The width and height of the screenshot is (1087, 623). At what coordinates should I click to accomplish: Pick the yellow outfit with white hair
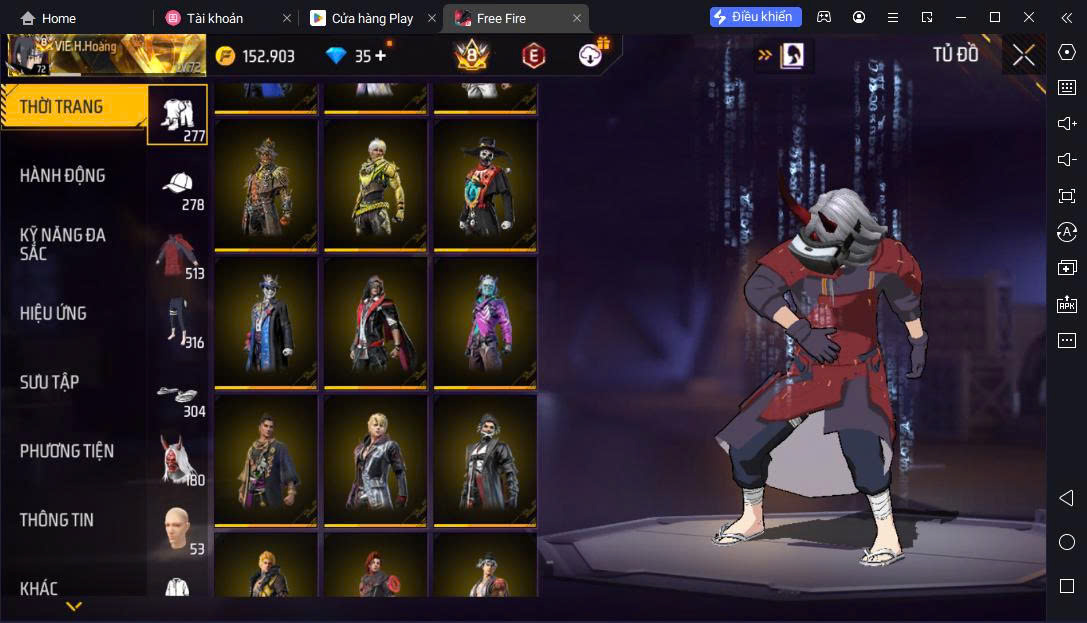[376, 185]
